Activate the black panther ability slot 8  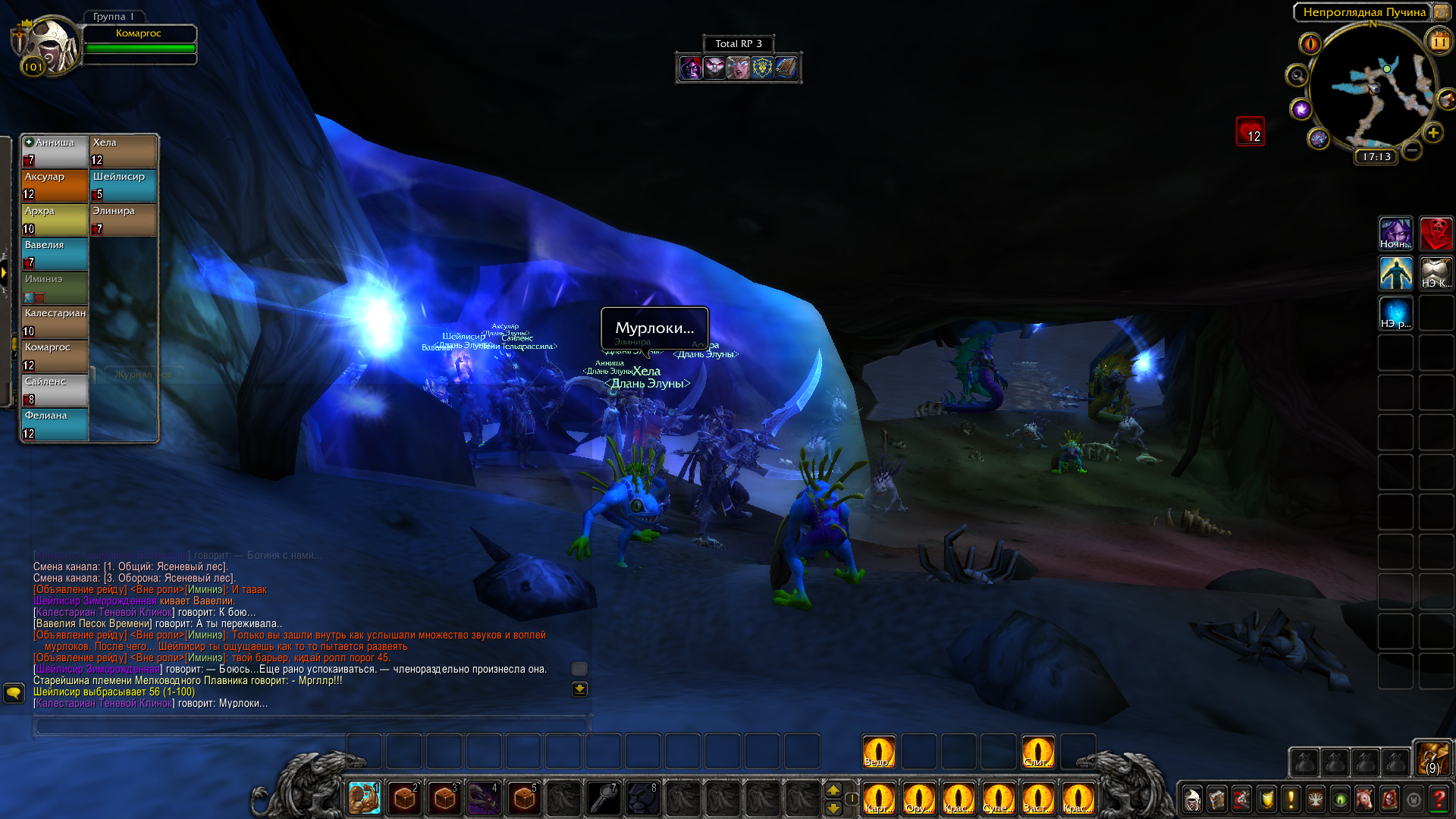(x=643, y=798)
